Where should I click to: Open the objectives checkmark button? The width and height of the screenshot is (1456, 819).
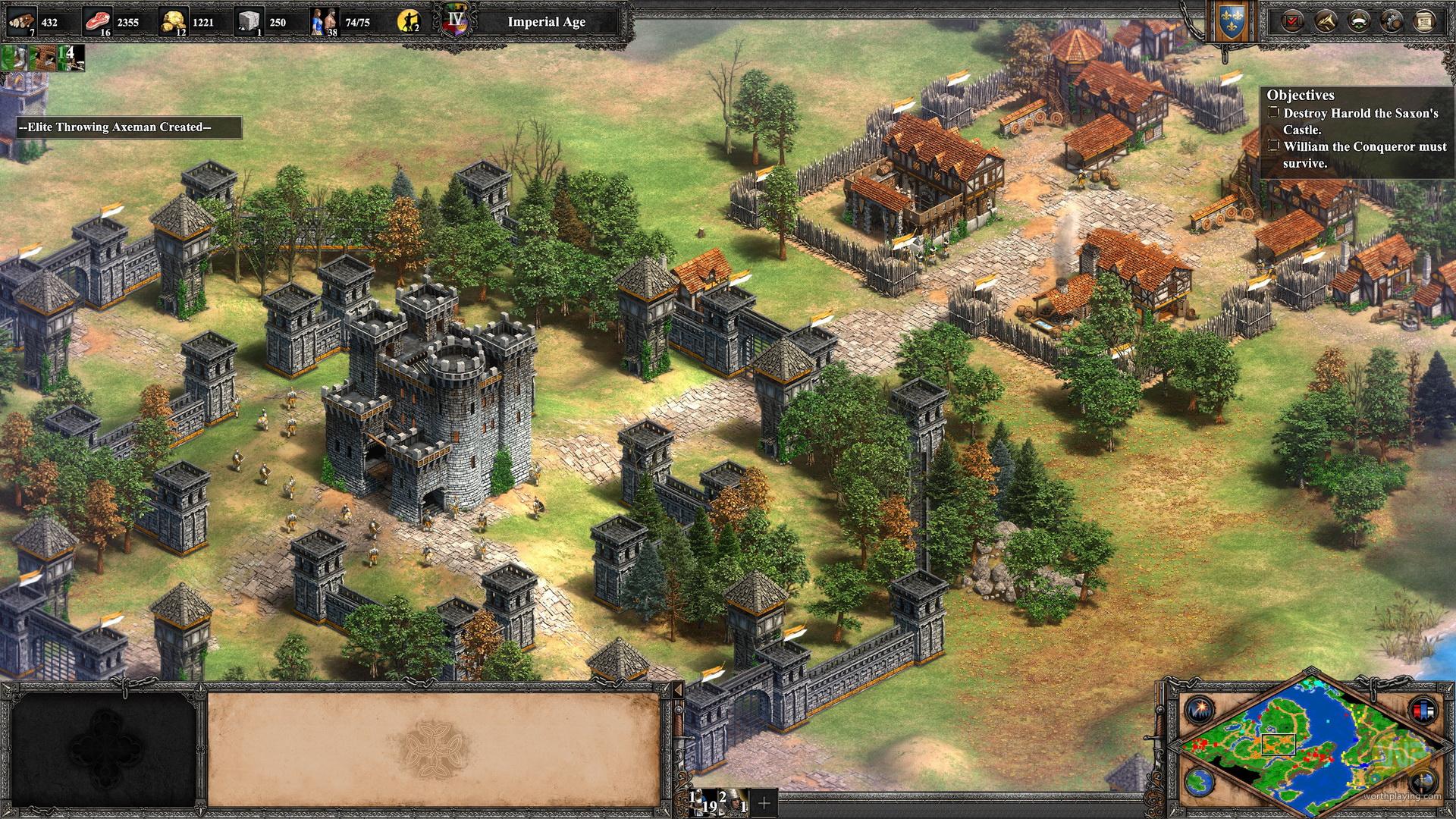[x=1291, y=21]
